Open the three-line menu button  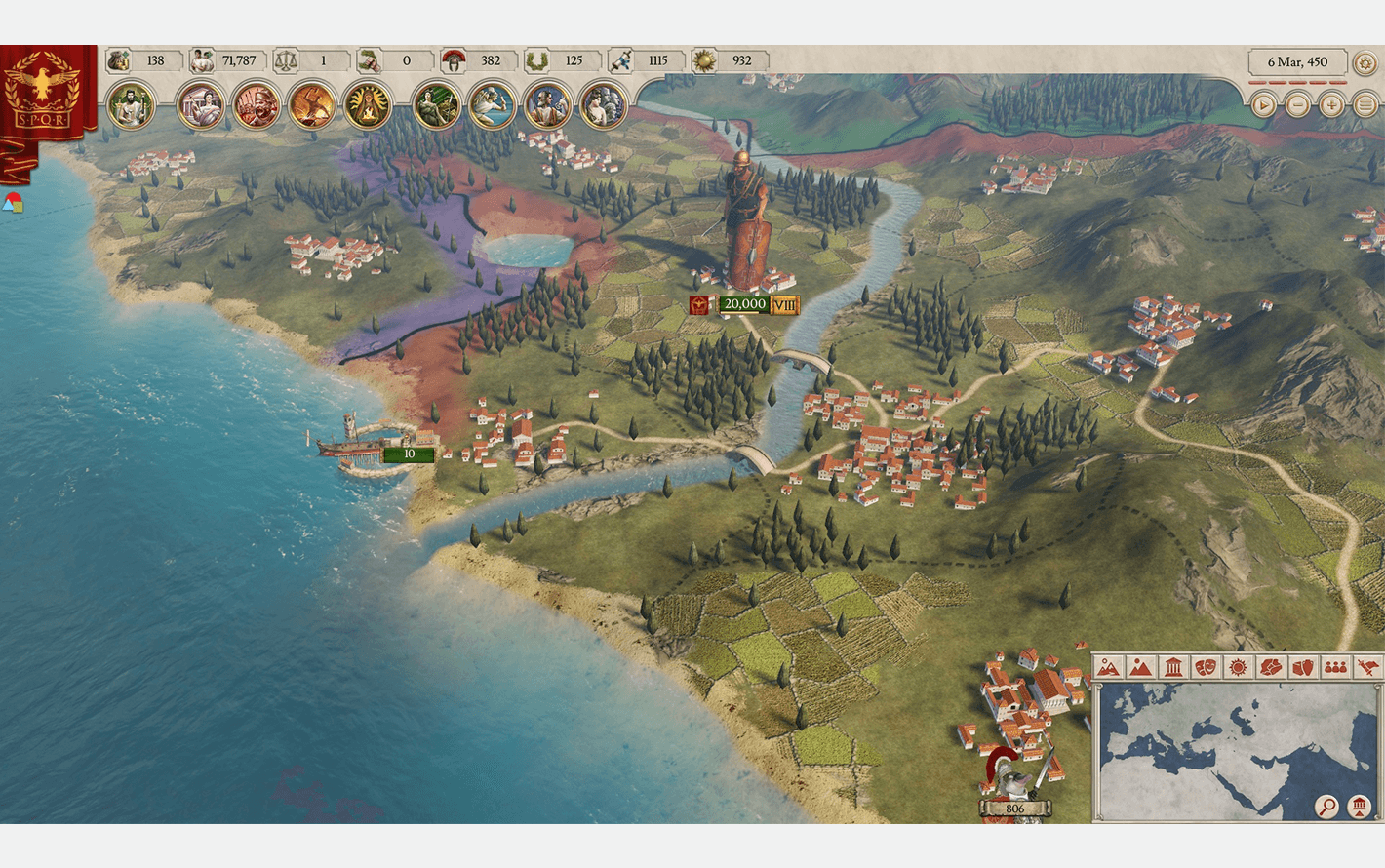tap(1365, 104)
